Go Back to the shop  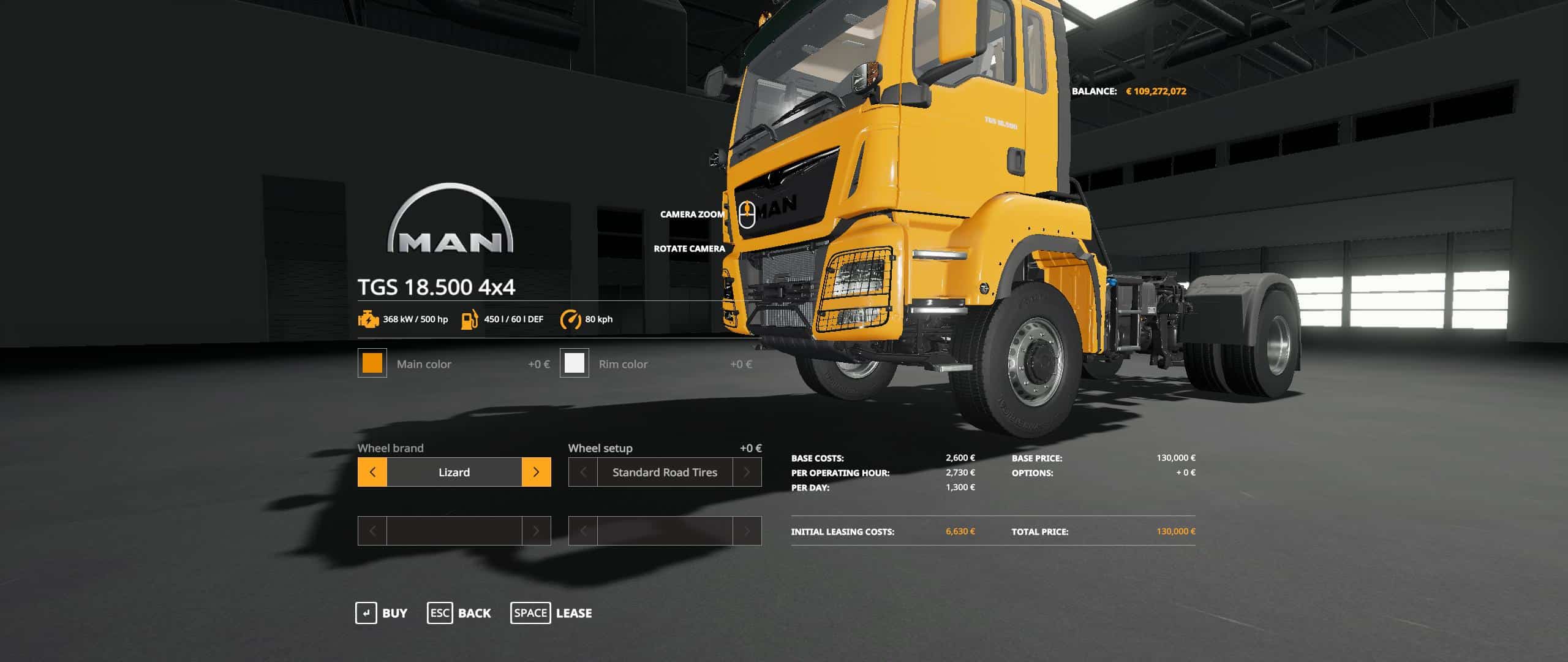point(459,613)
